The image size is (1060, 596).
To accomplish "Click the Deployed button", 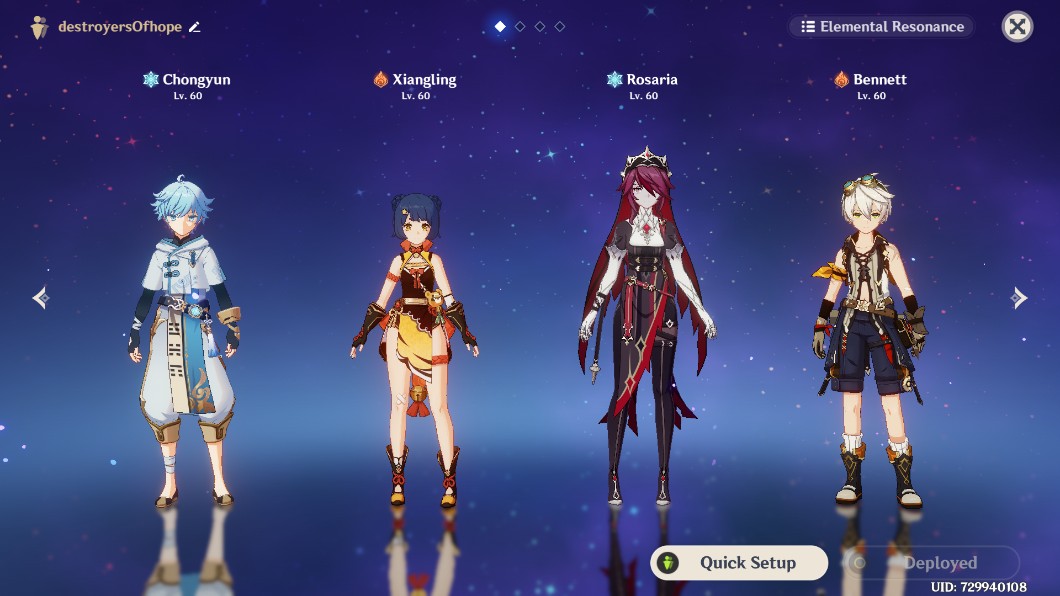I will point(930,563).
